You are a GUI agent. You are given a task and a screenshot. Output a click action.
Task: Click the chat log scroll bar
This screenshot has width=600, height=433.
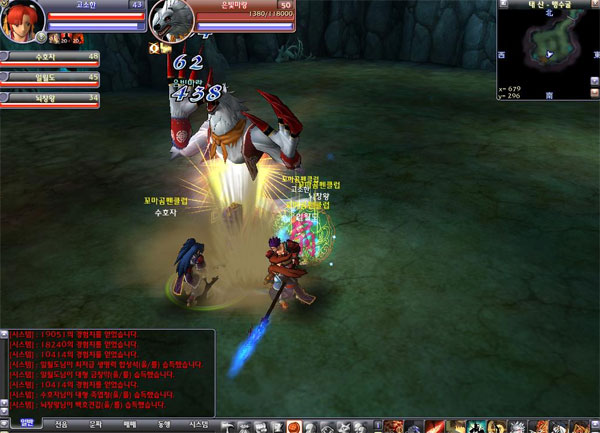4,372
